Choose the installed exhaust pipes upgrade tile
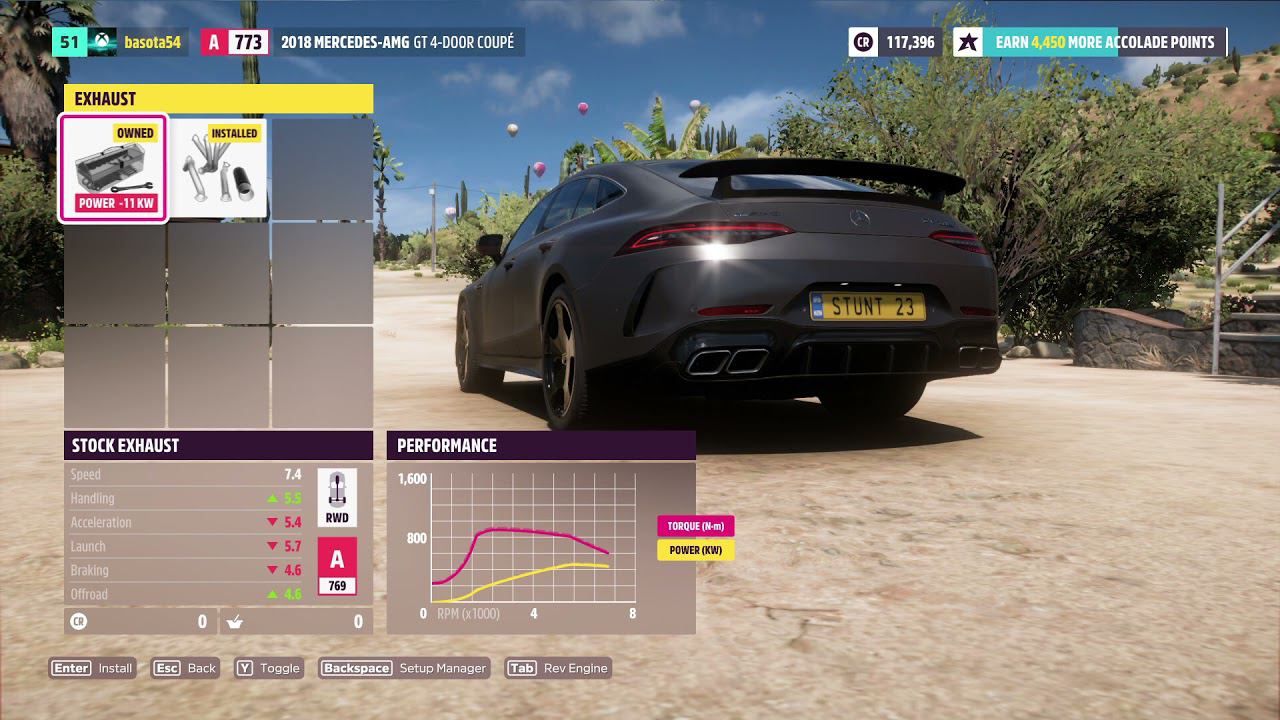Viewport: 1280px width, 720px height. (219, 169)
